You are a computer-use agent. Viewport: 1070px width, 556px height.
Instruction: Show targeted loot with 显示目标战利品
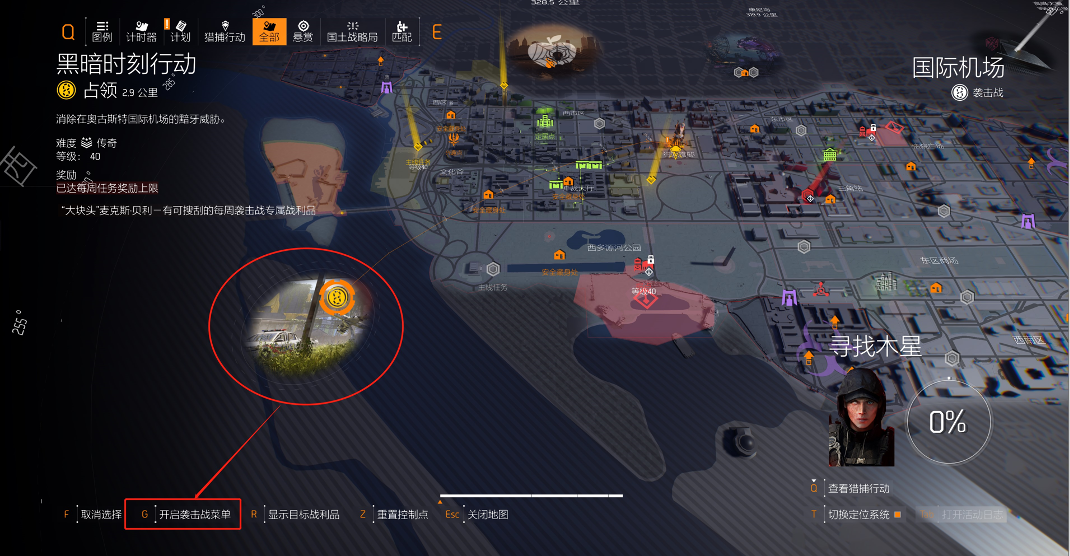[x=303, y=515]
